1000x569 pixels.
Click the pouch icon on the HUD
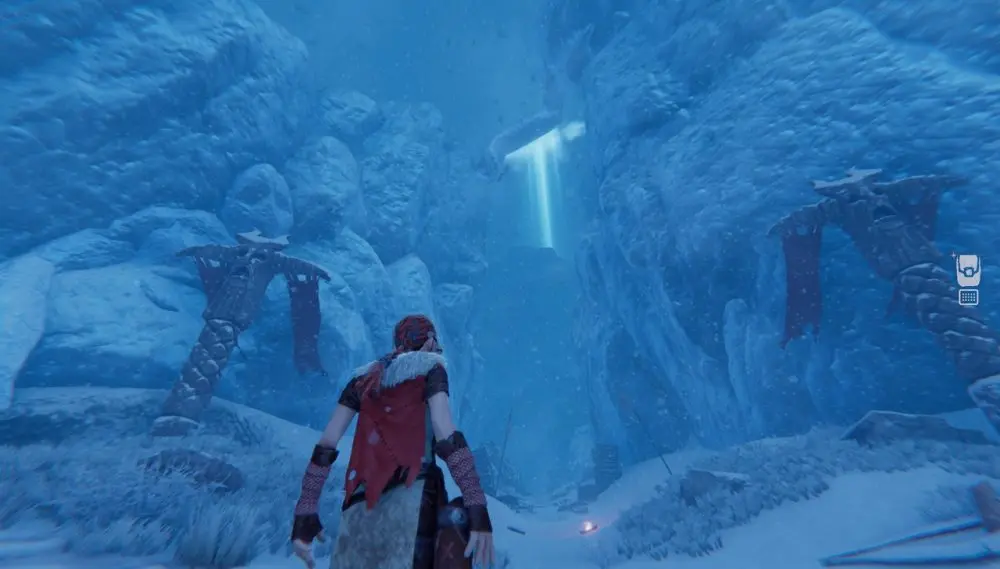point(967,270)
